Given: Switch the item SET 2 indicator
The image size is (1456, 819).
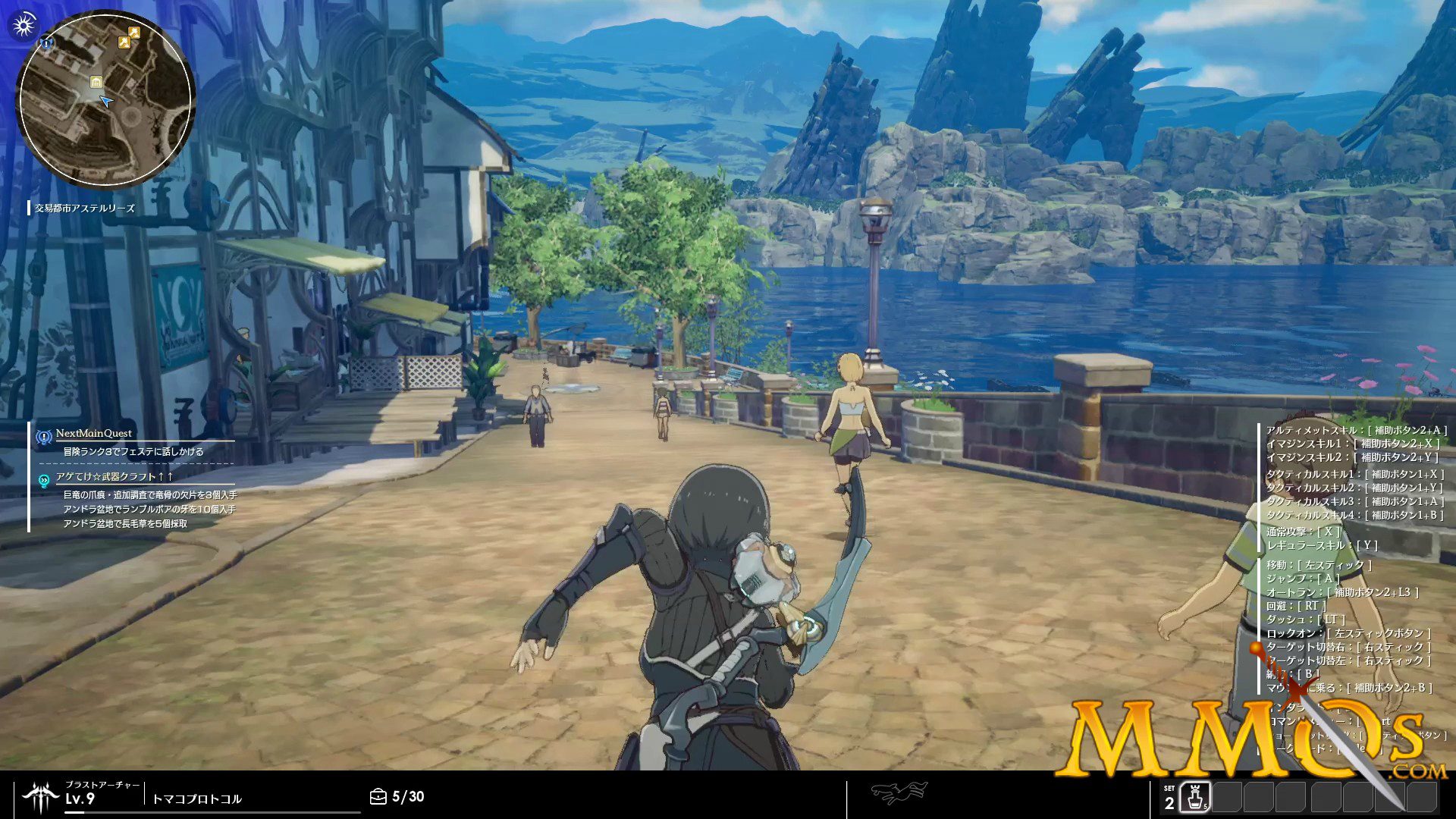Looking at the screenshot, I should [x=1169, y=799].
